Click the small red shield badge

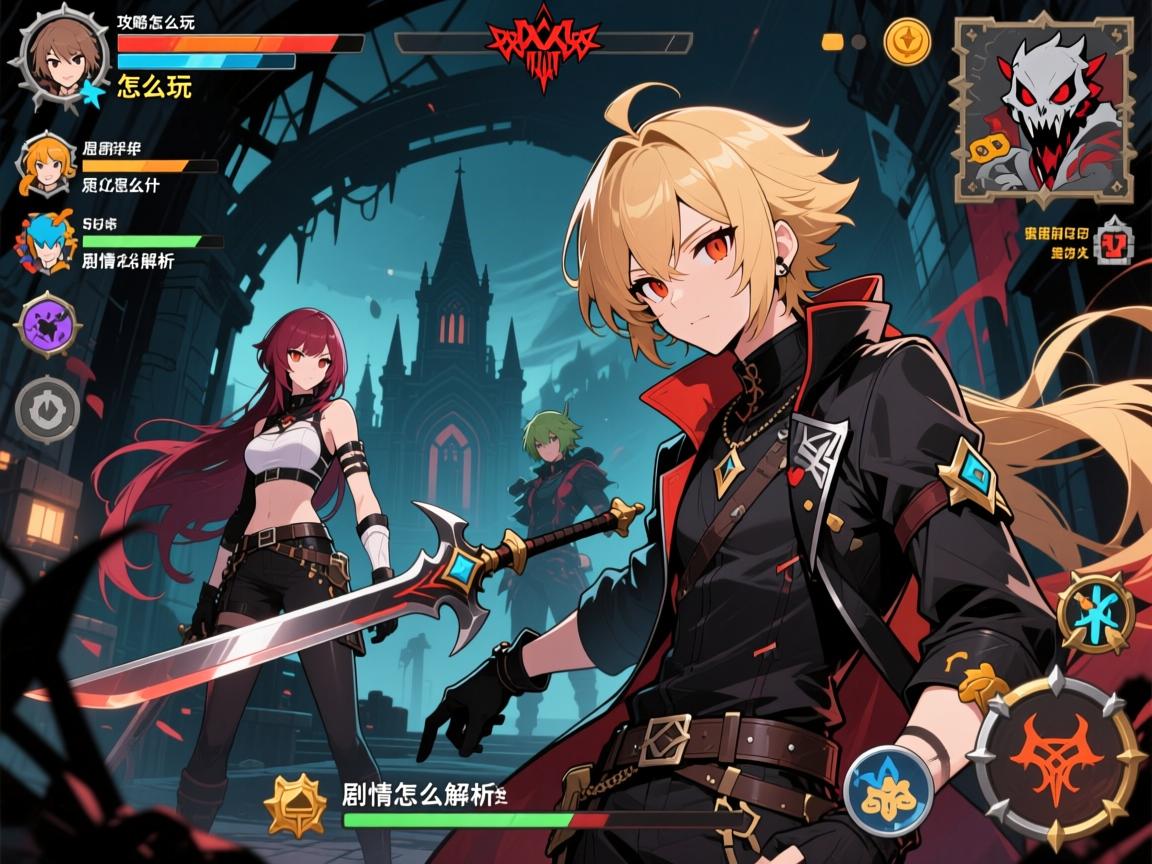pyautogui.click(x=1113, y=245)
